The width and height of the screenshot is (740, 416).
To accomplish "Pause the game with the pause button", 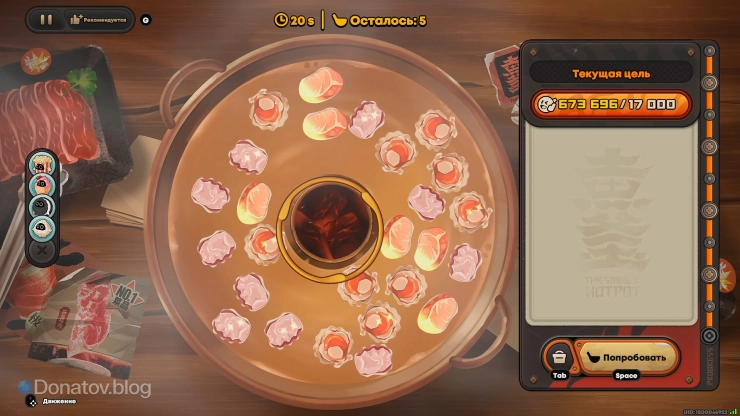I will pos(45,19).
